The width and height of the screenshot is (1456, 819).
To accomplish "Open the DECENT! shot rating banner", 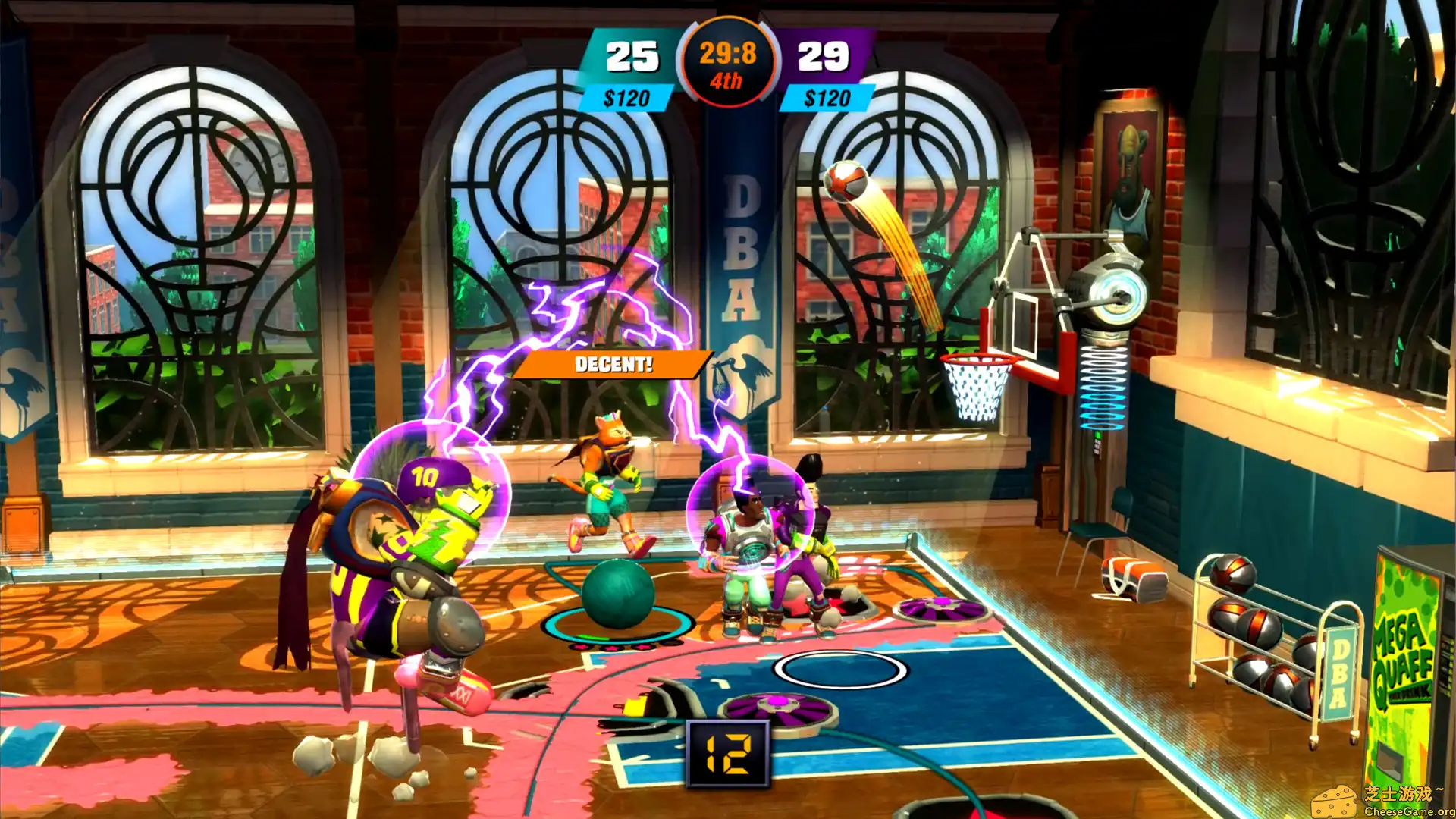I will [x=613, y=366].
